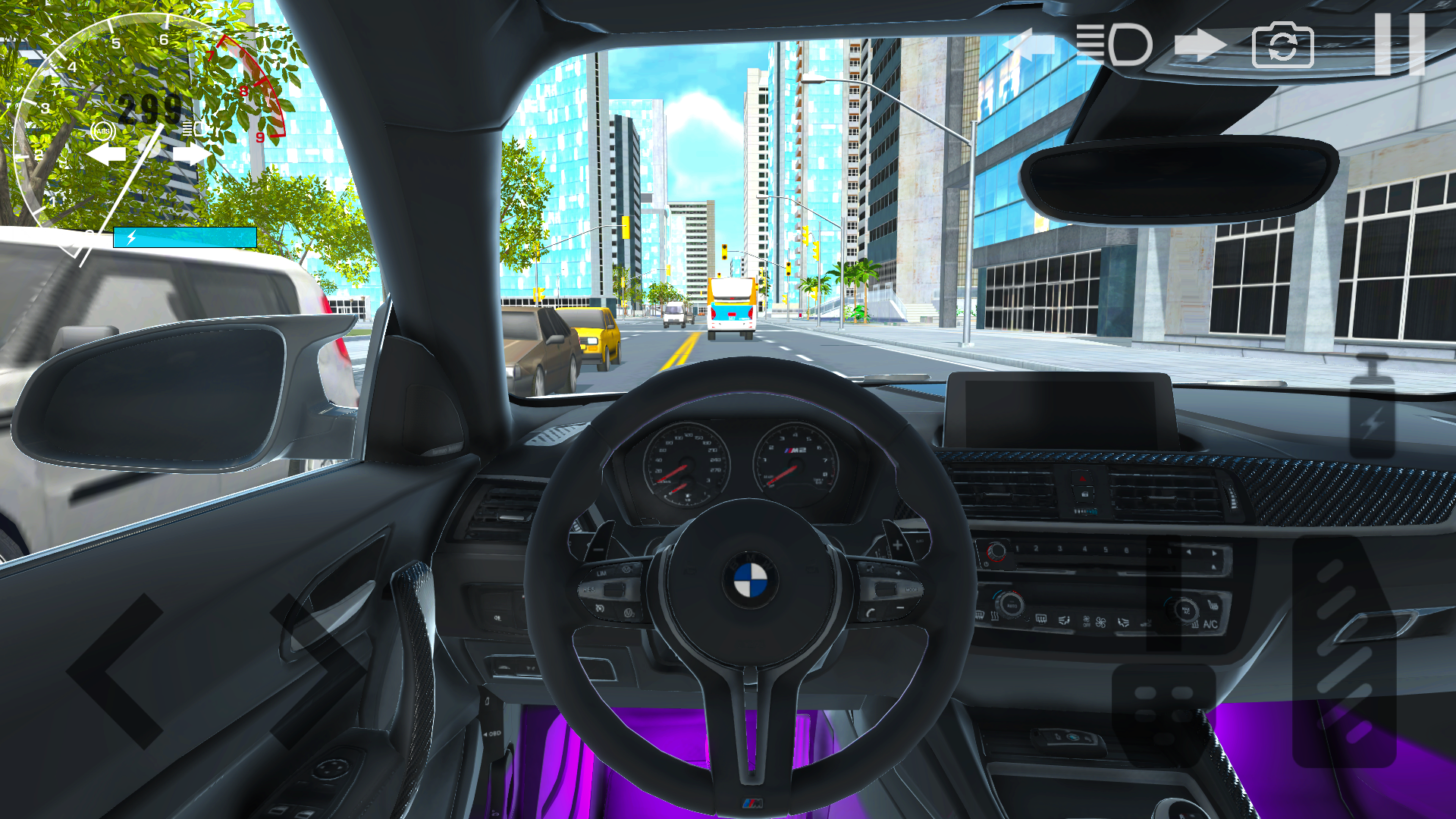Toggle the headlight indicator on the HUD
1456x819 pixels.
[x=193, y=129]
